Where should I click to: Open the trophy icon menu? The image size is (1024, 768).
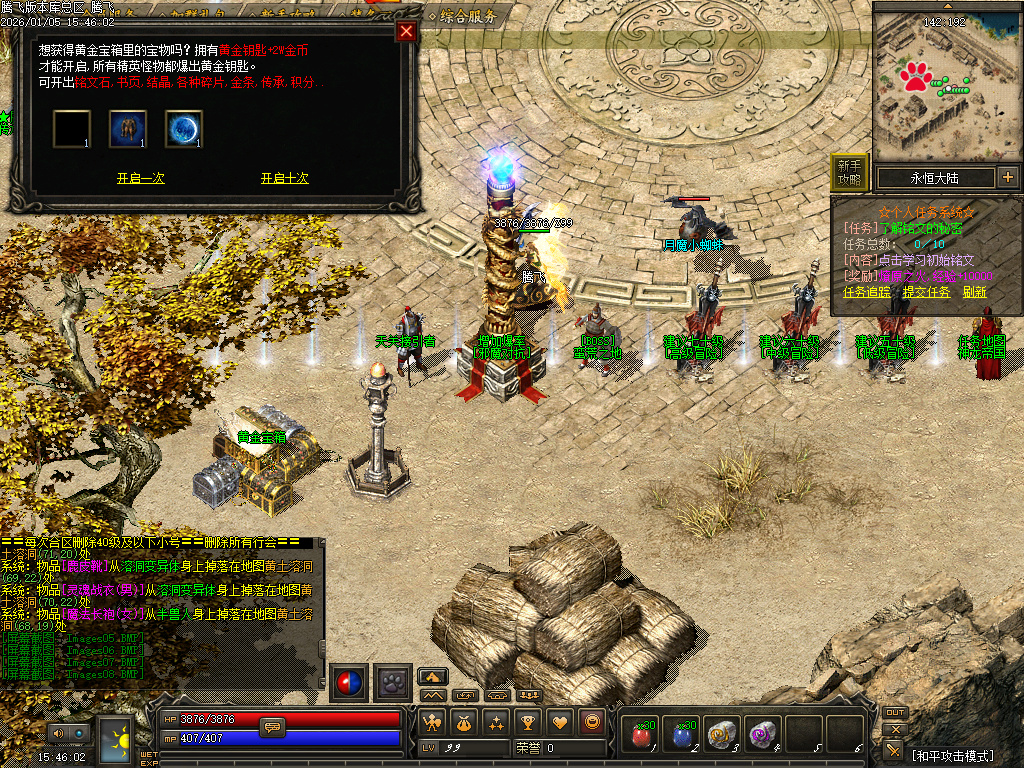pos(528,722)
